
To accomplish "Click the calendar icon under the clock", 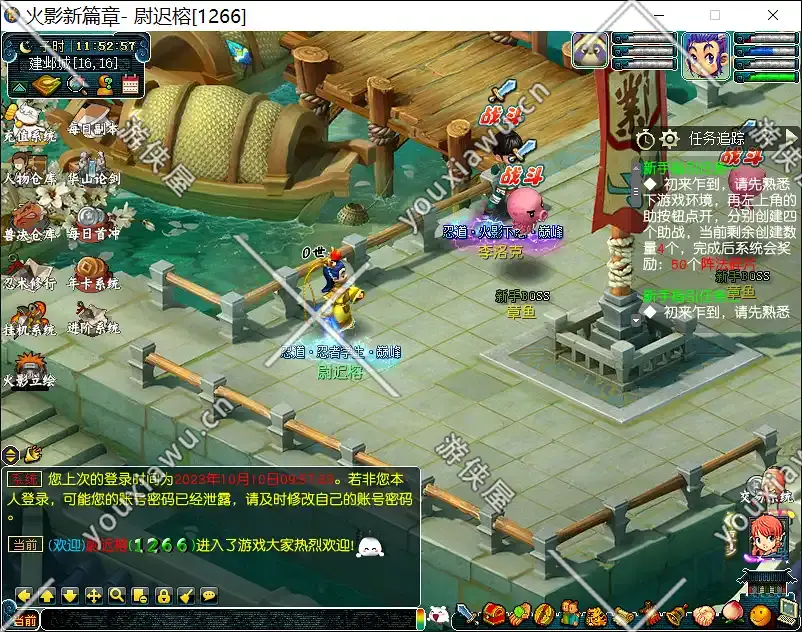I will (130, 85).
